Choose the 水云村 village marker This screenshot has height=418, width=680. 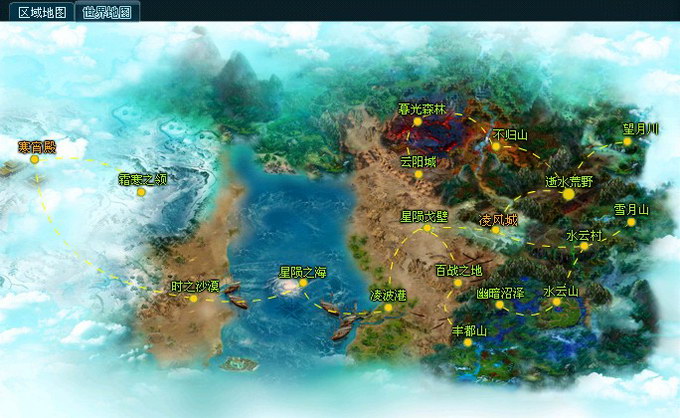click(x=584, y=246)
